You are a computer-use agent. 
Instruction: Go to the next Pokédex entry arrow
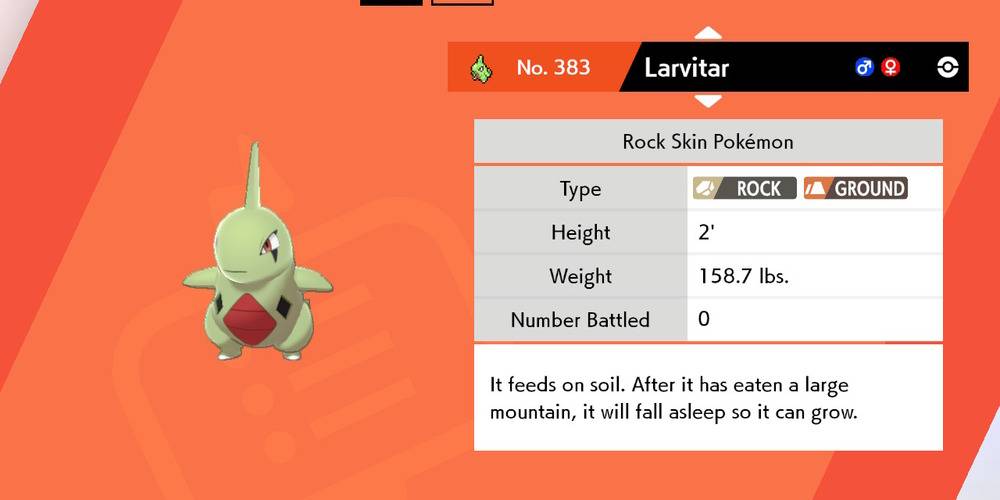click(x=708, y=101)
